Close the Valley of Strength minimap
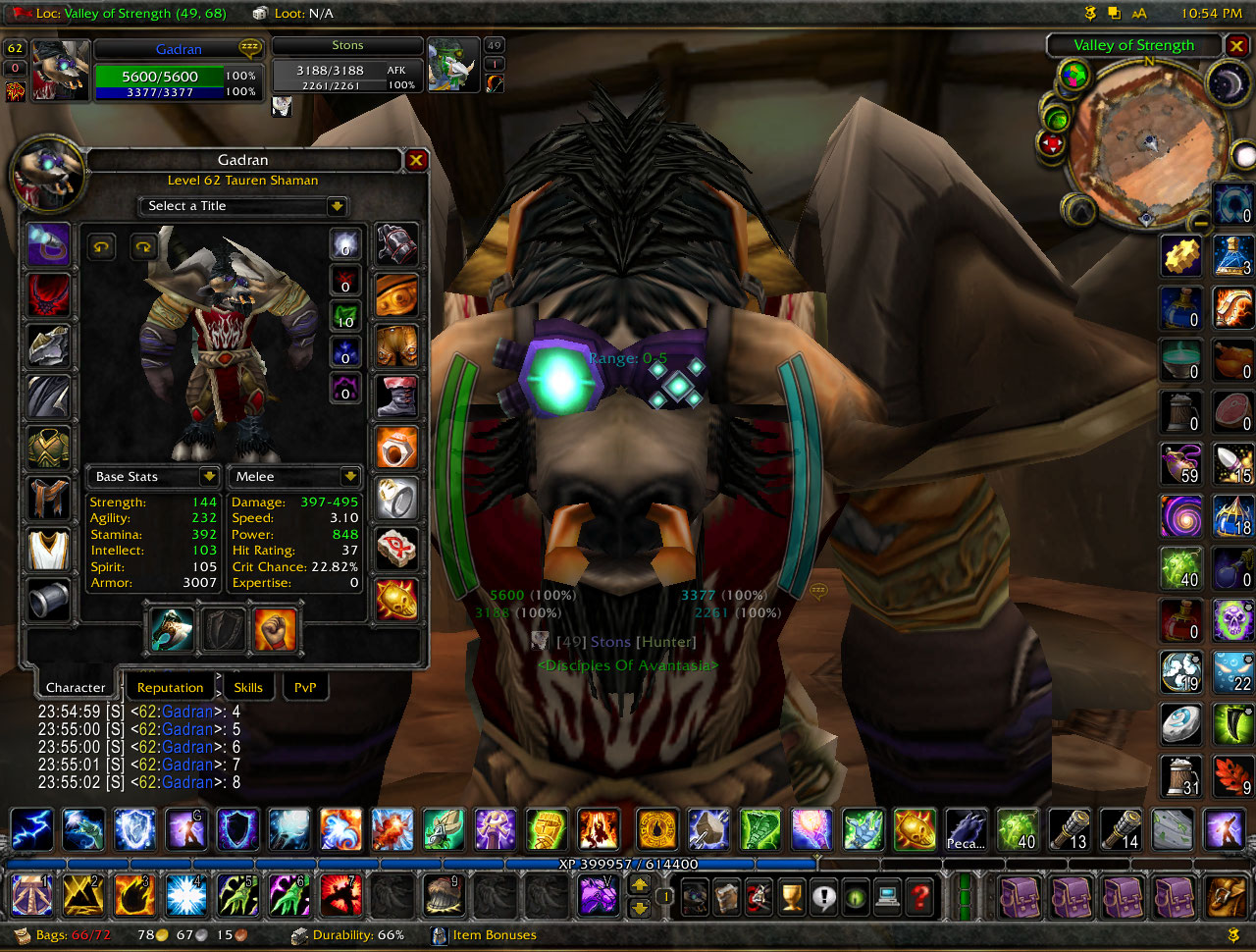This screenshot has height=952, width=1256. point(1236,46)
